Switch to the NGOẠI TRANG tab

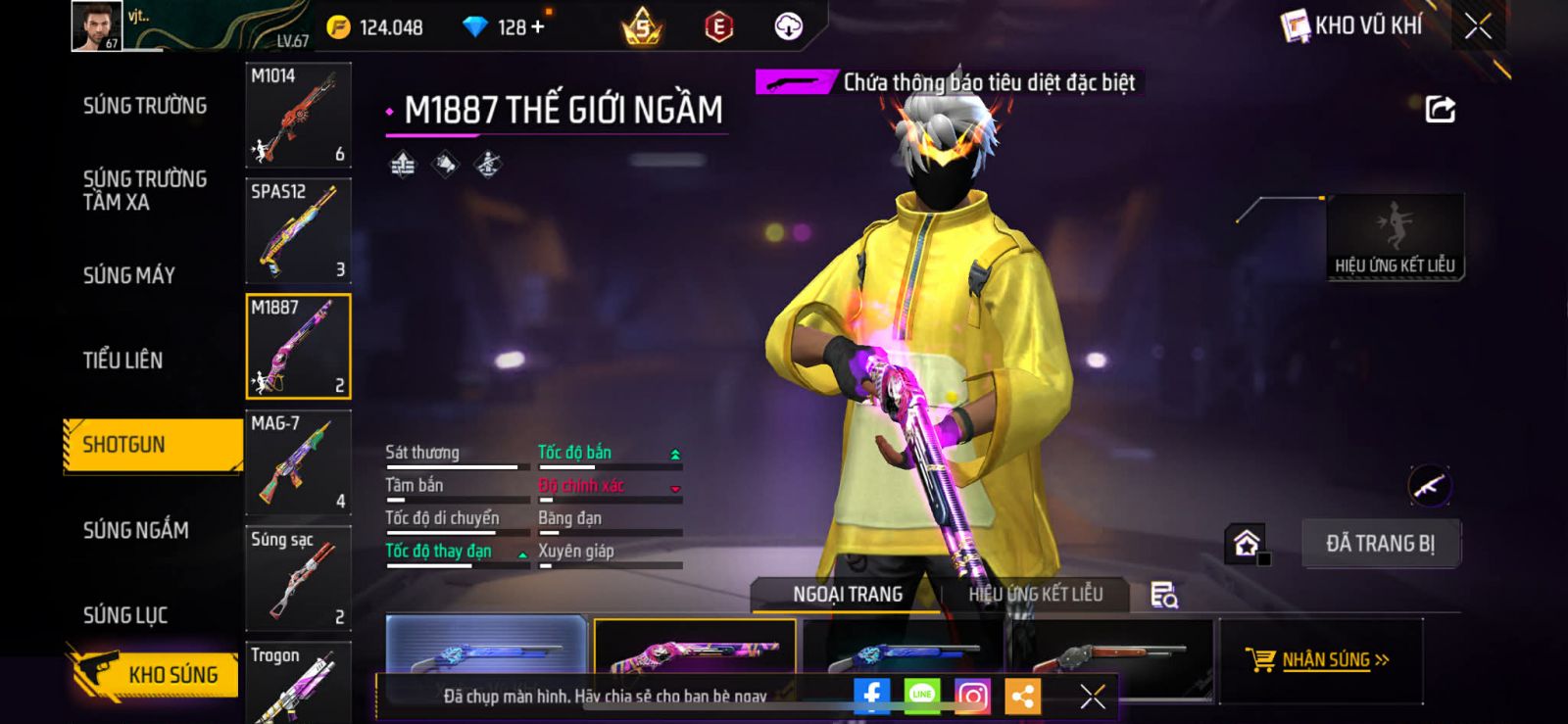[x=848, y=594]
